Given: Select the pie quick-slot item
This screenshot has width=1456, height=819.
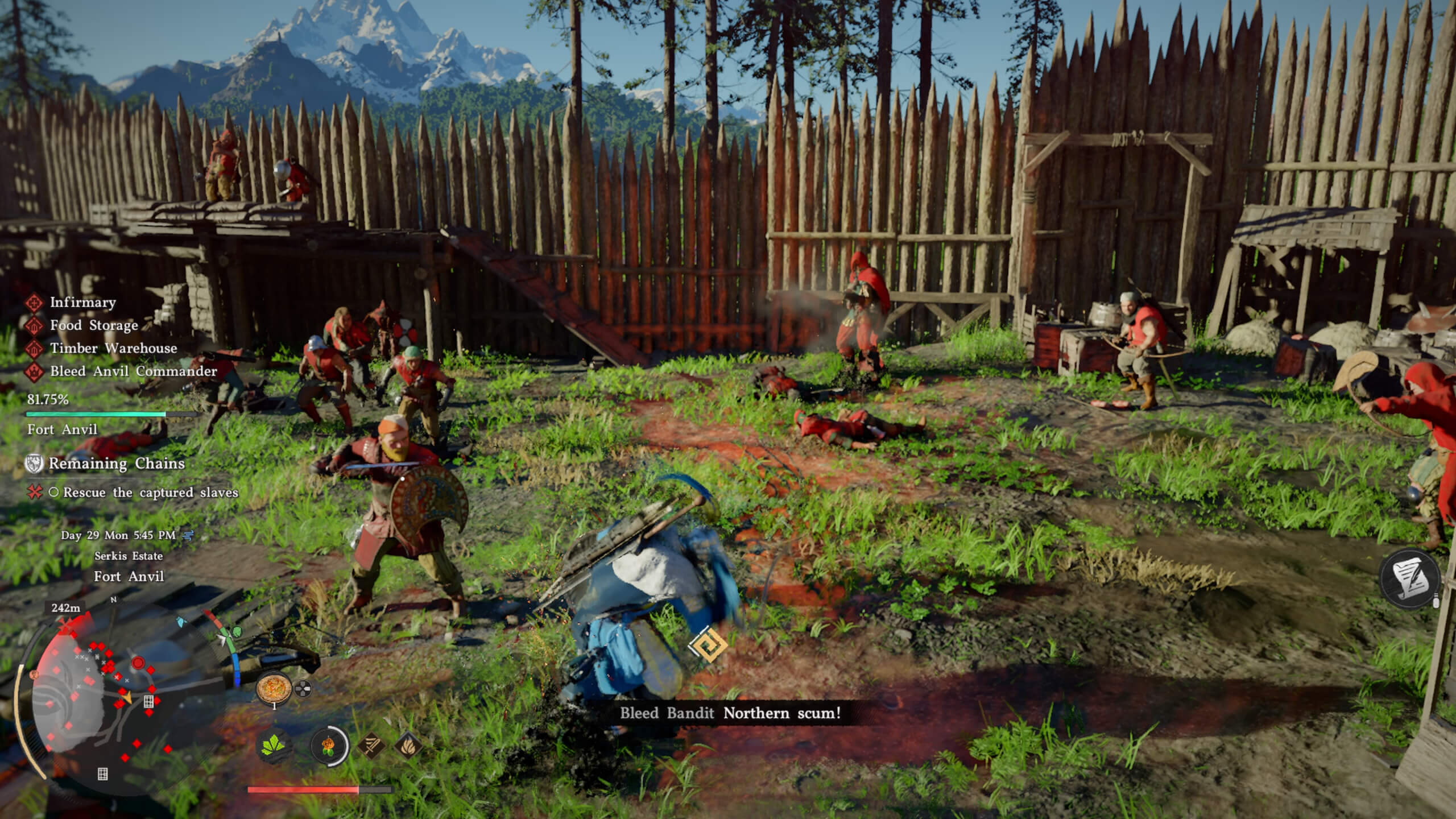Looking at the screenshot, I should [275, 689].
